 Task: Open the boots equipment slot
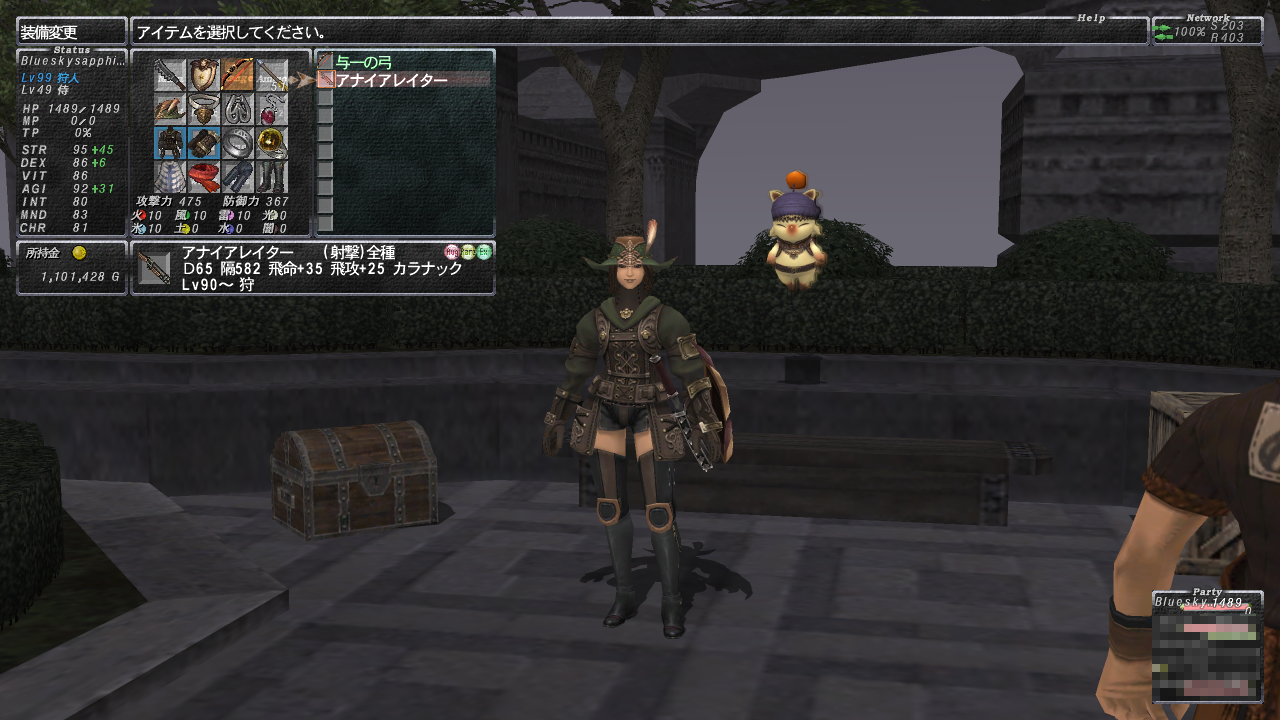(x=272, y=176)
